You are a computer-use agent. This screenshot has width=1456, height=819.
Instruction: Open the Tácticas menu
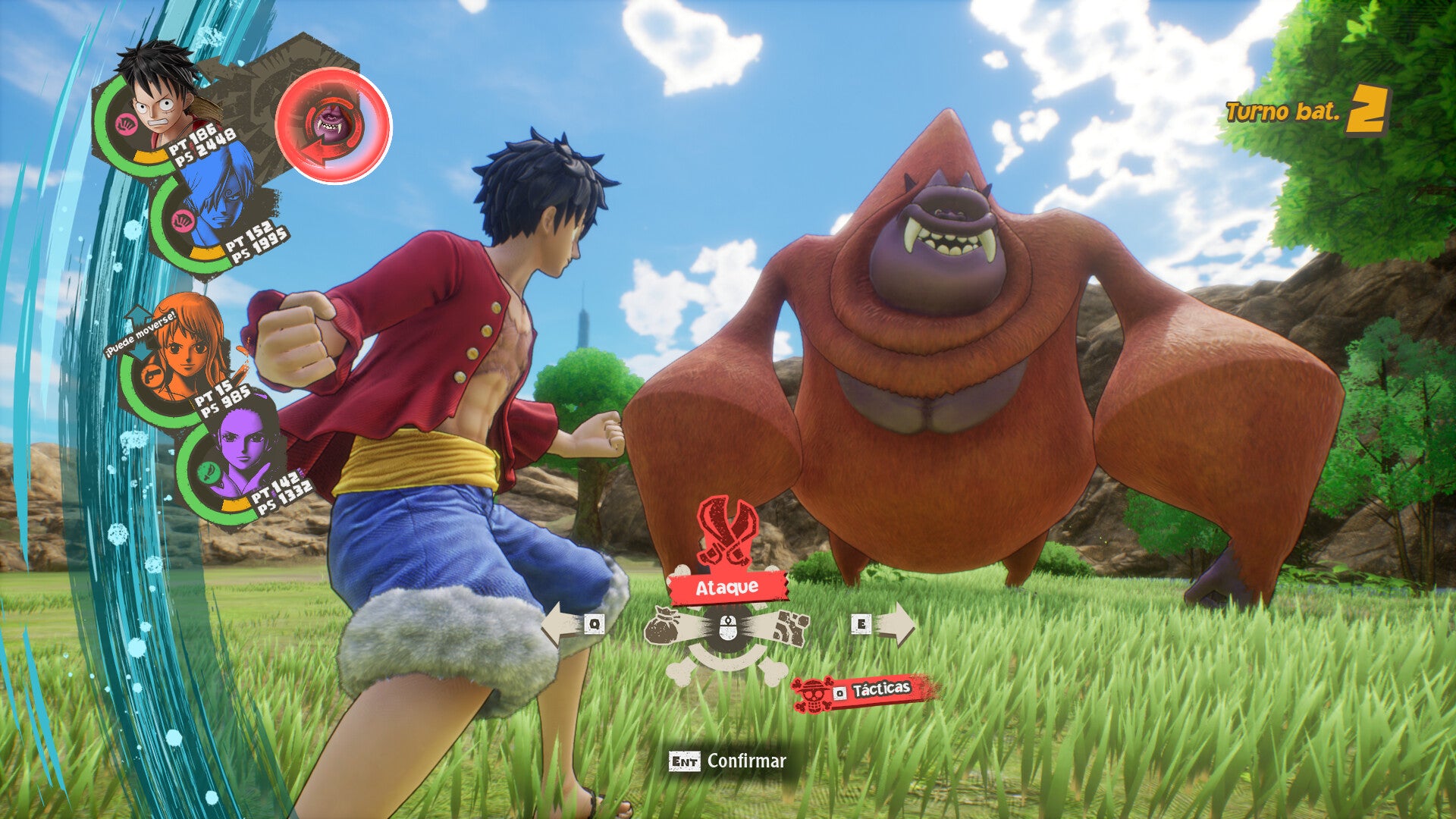[x=871, y=691]
